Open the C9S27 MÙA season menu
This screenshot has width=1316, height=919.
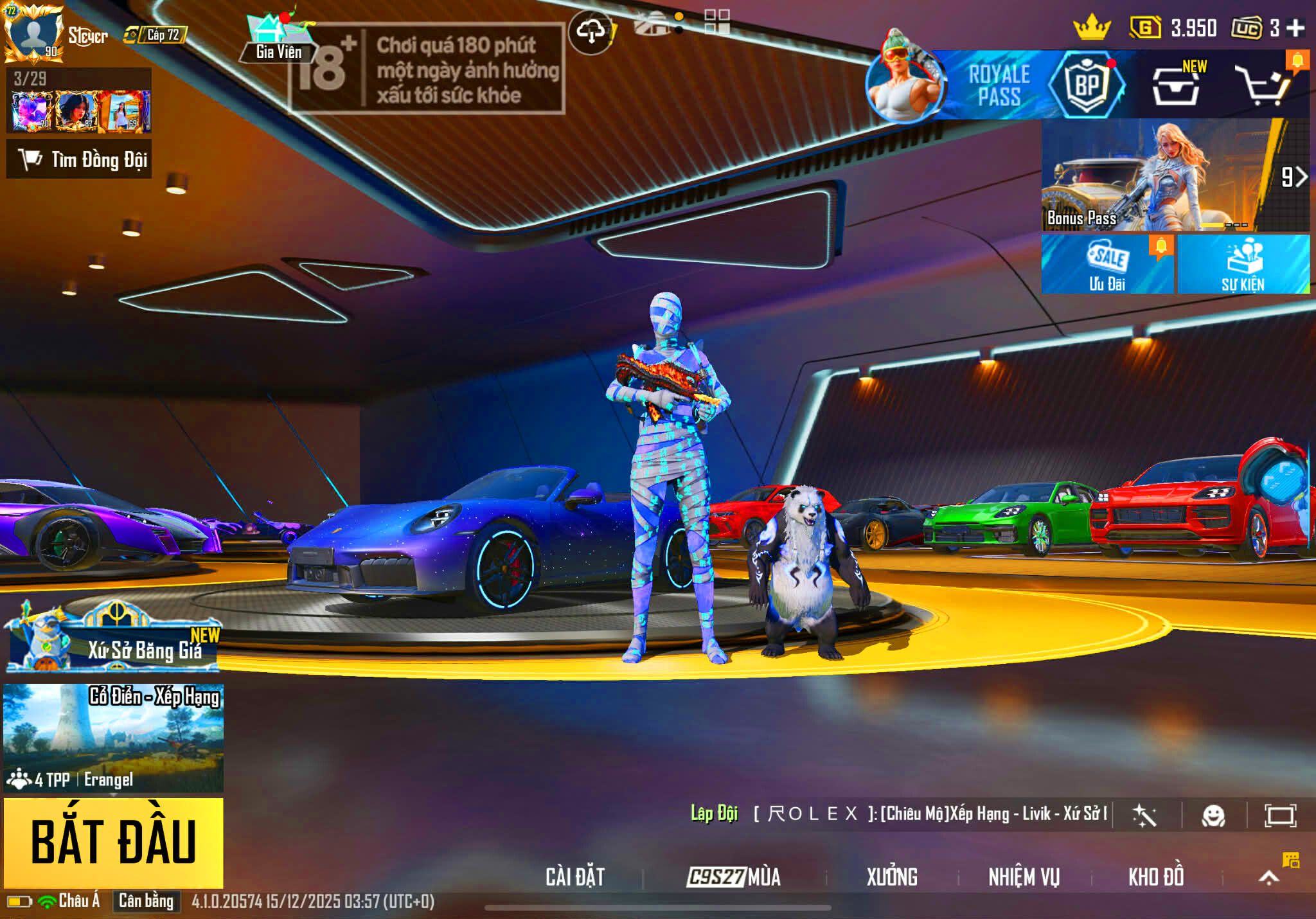[734, 877]
